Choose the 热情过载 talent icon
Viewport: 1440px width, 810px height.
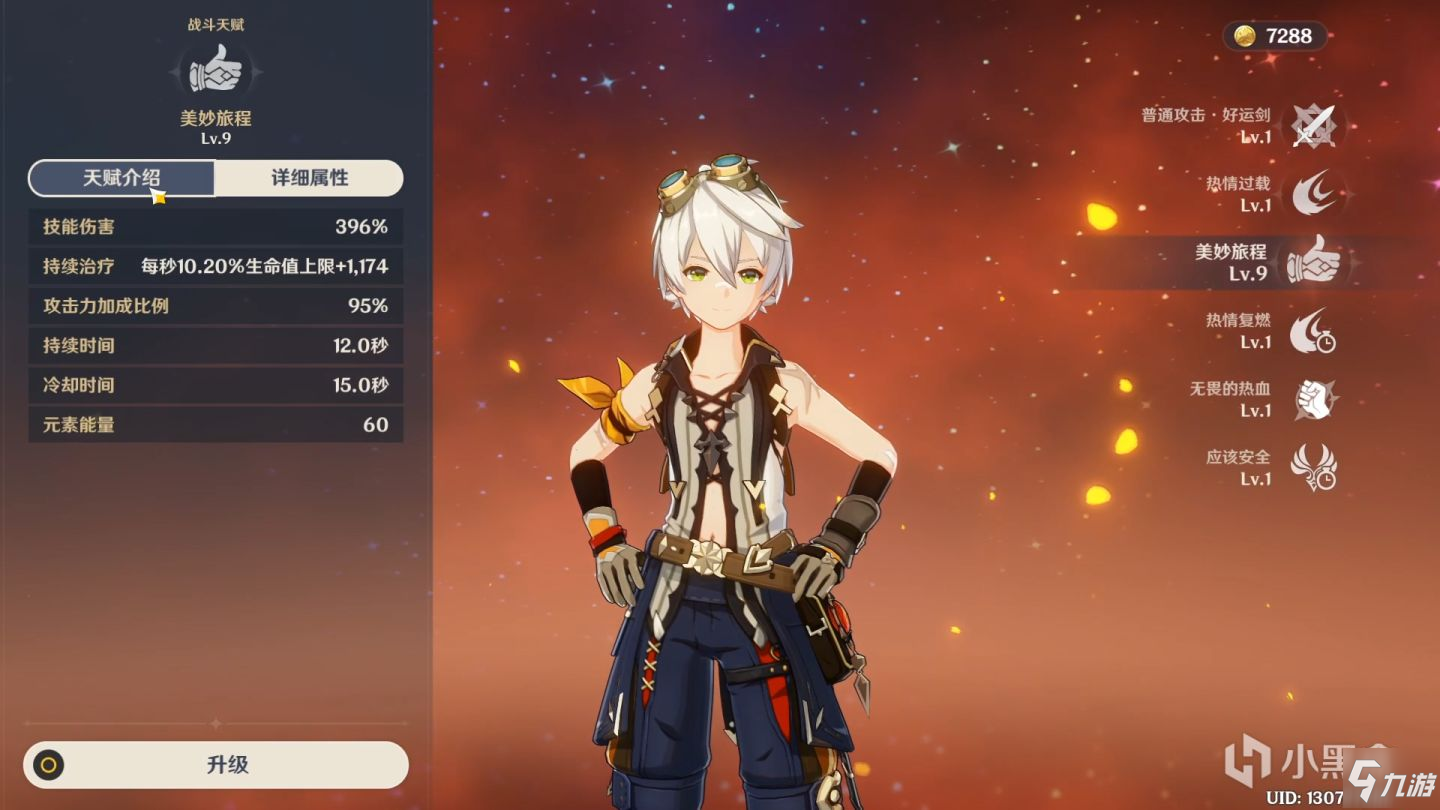click(1313, 194)
